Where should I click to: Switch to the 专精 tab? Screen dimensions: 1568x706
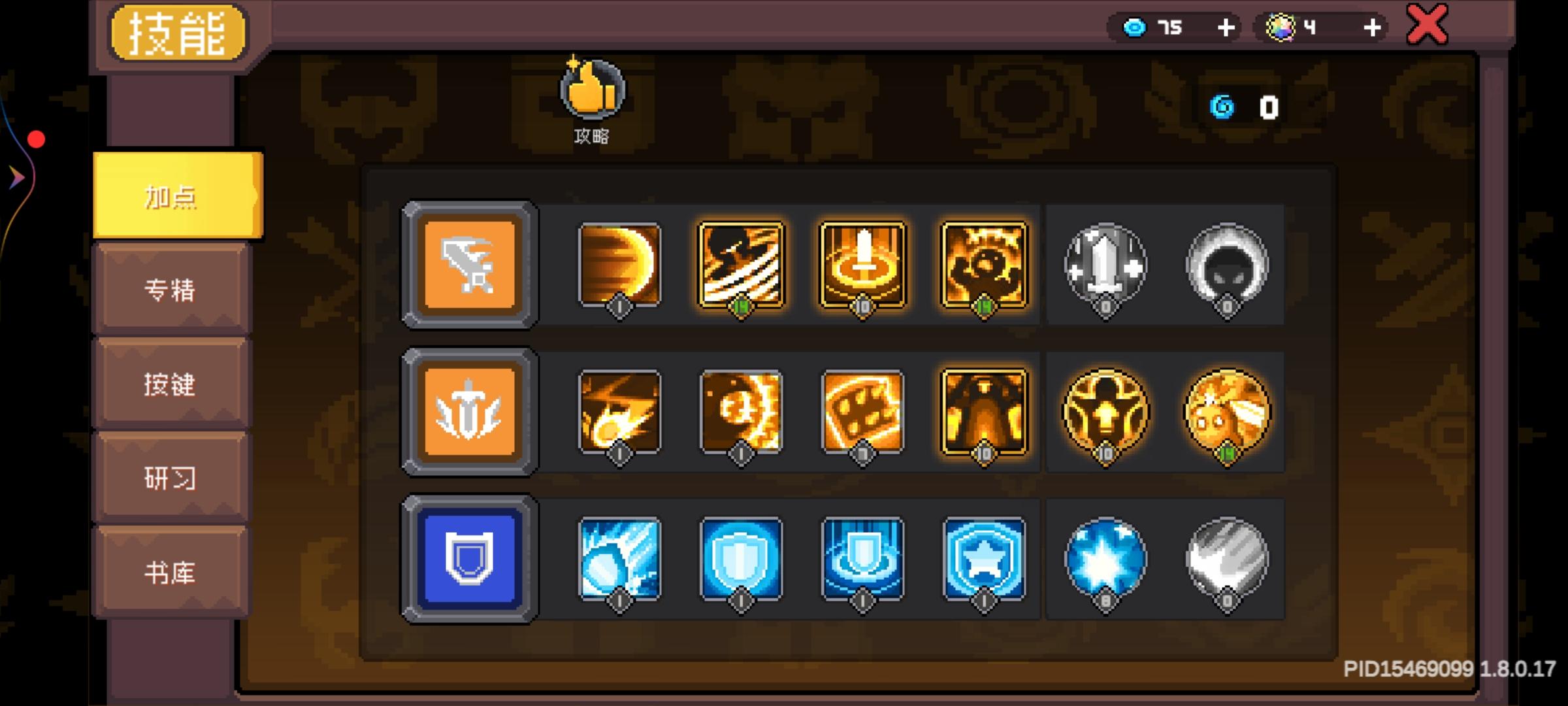point(171,289)
